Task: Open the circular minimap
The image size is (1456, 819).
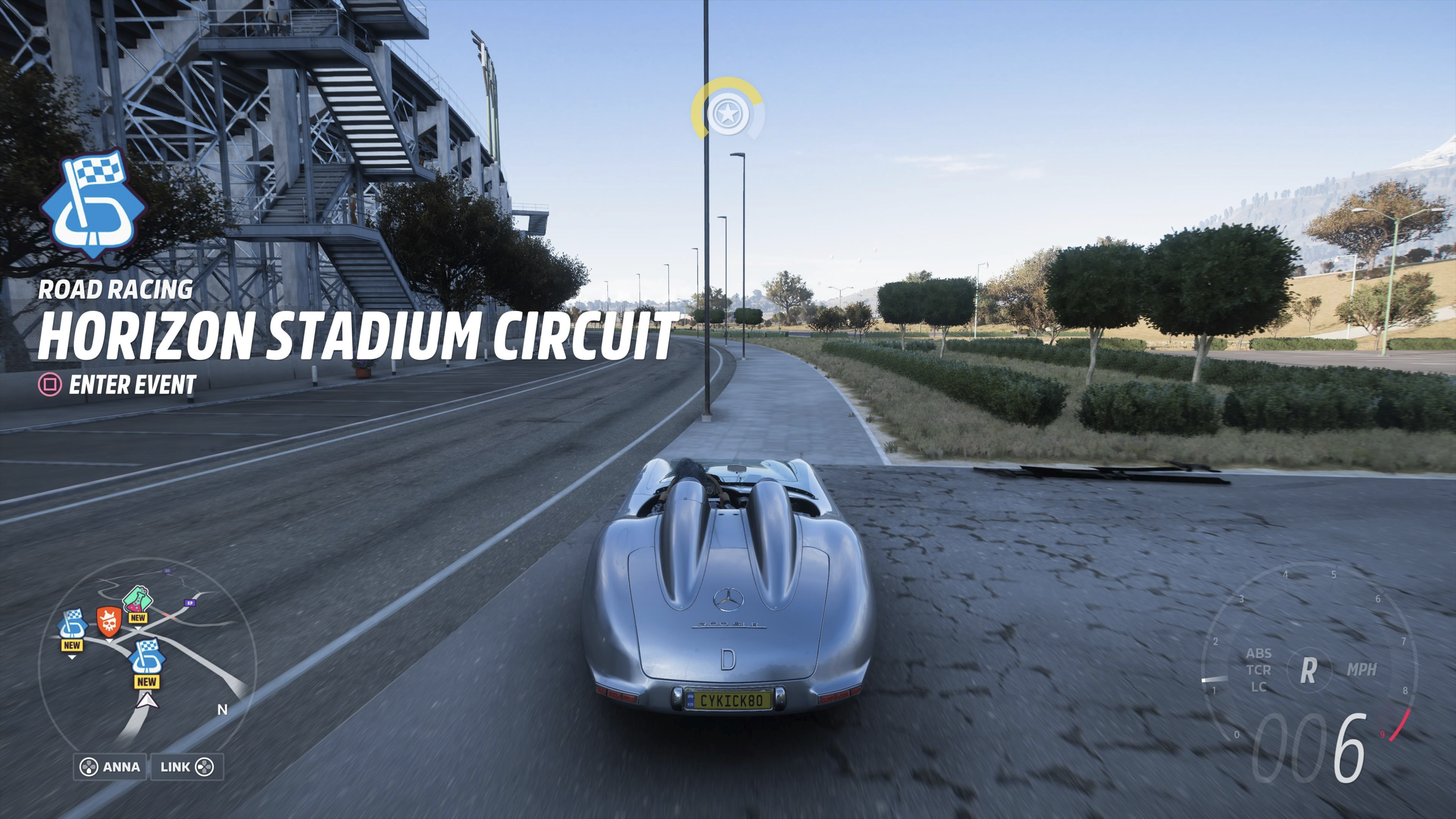Action: tap(147, 663)
